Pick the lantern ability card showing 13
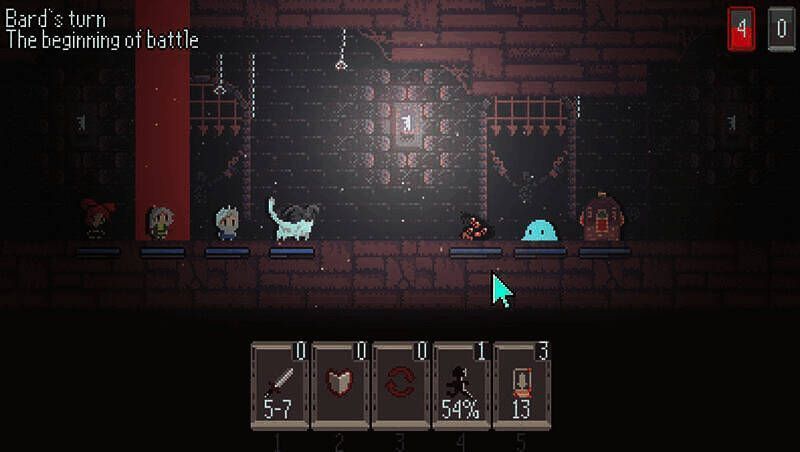 [521, 387]
